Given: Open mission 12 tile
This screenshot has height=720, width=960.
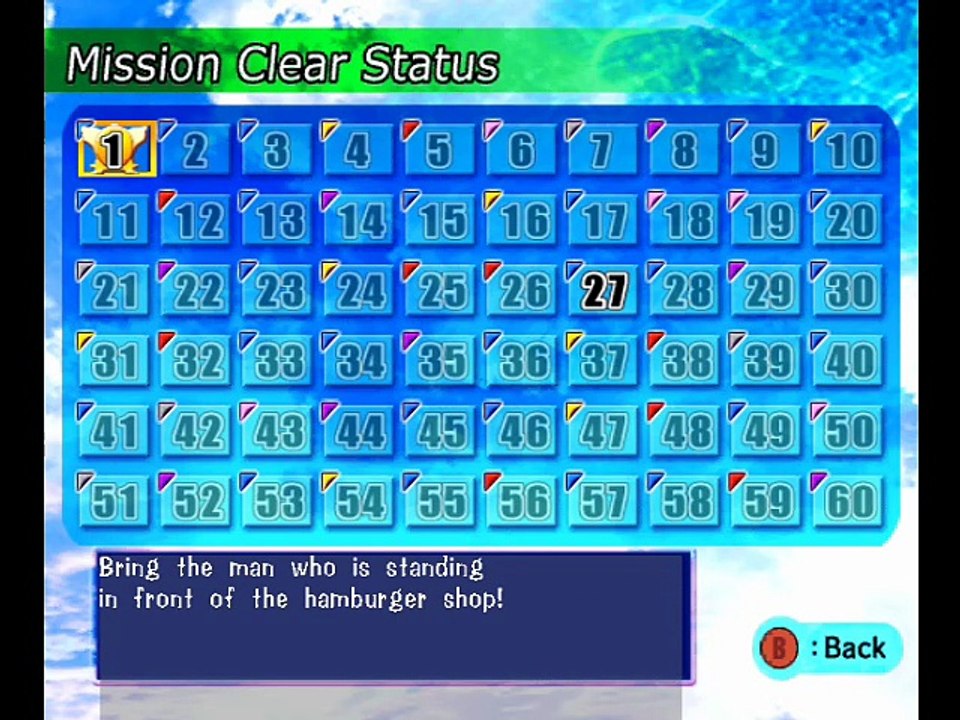Looking at the screenshot, I should click(196, 220).
